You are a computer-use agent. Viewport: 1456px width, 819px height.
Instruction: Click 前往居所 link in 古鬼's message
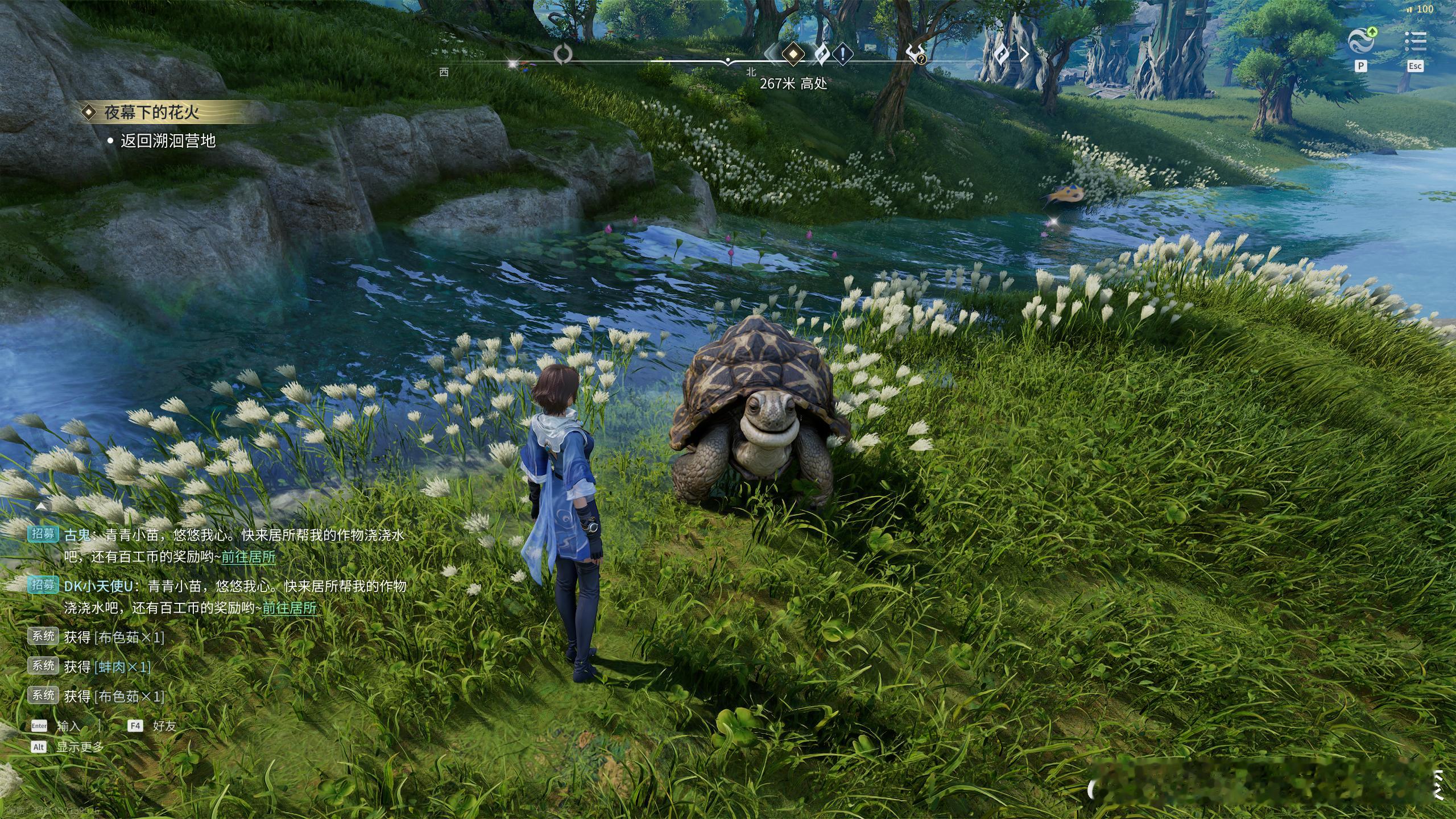pyautogui.click(x=248, y=557)
